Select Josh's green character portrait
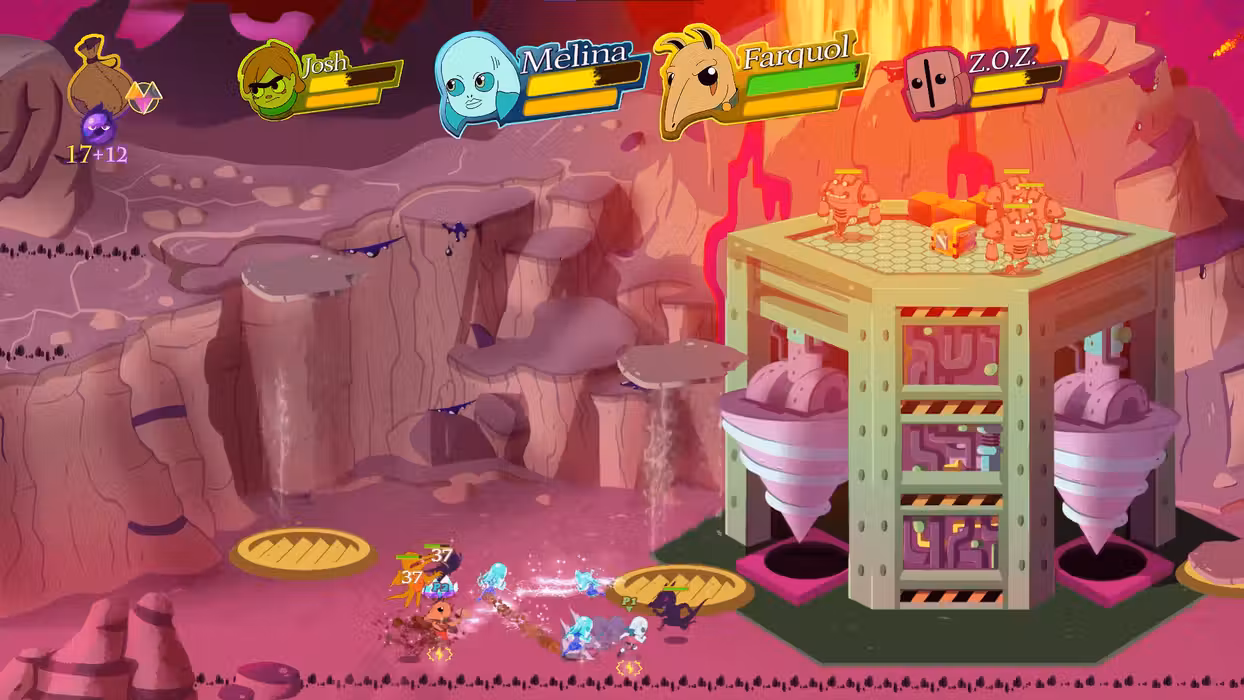 [x=270, y=81]
